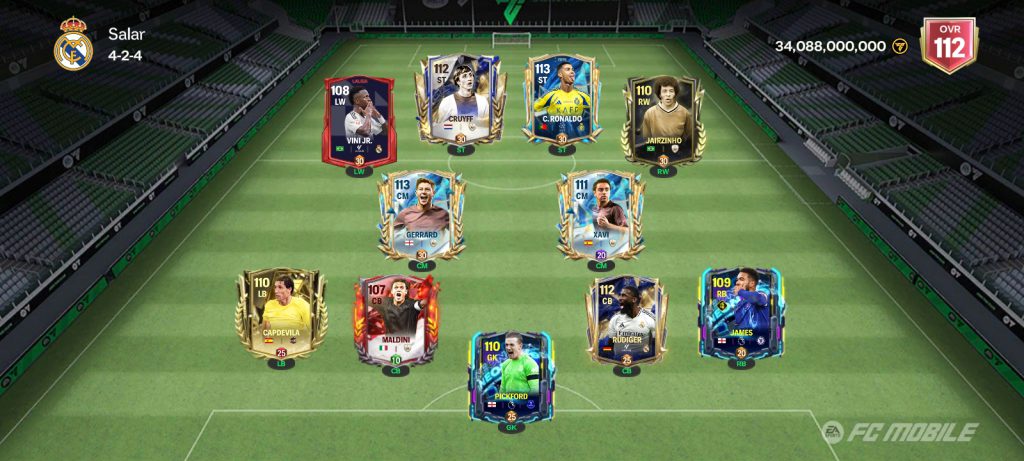Open the Real Madrid club crest
The image size is (1024, 461).
[73, 45]
